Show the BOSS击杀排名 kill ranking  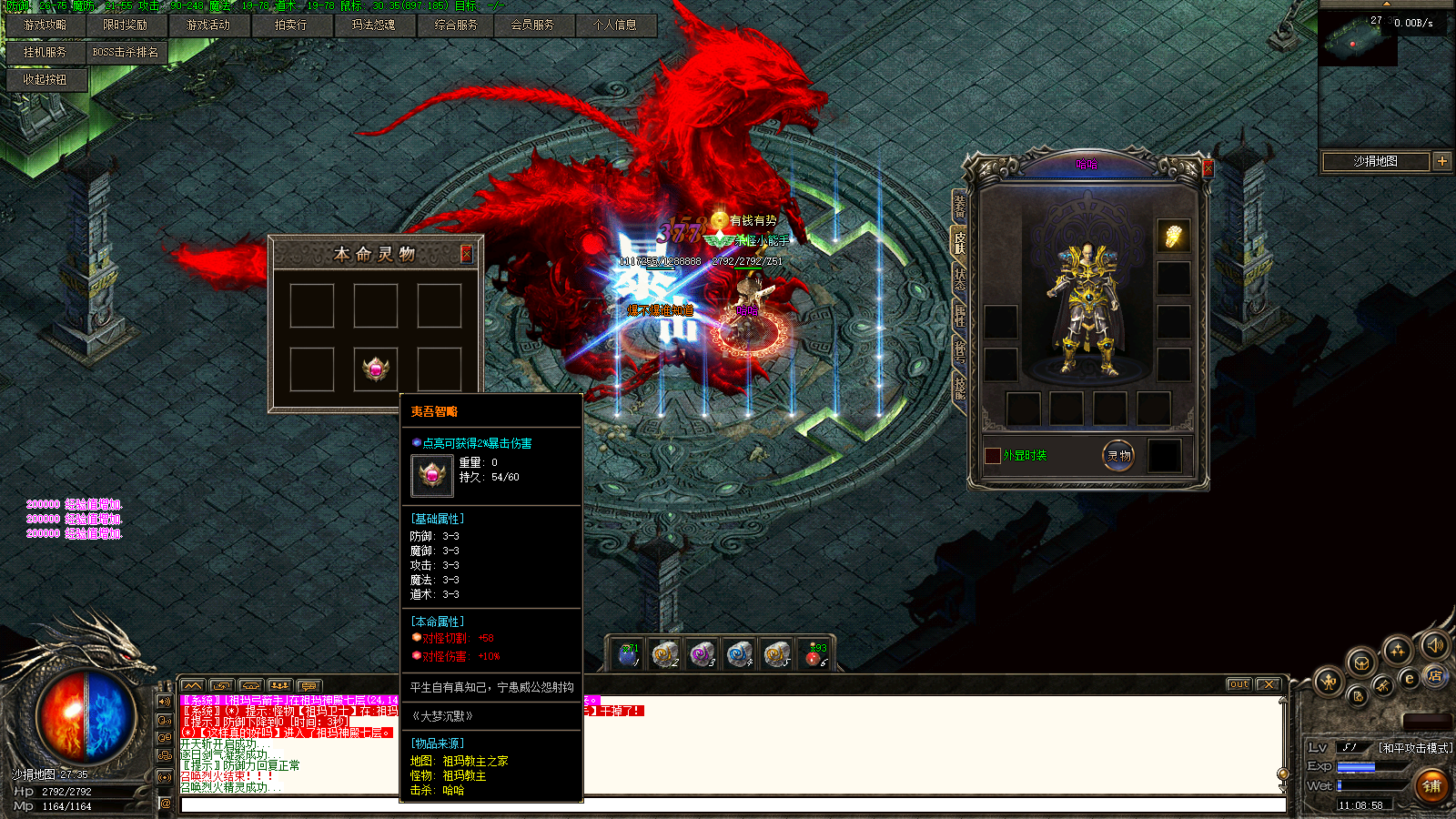click(x=126, y=53)
